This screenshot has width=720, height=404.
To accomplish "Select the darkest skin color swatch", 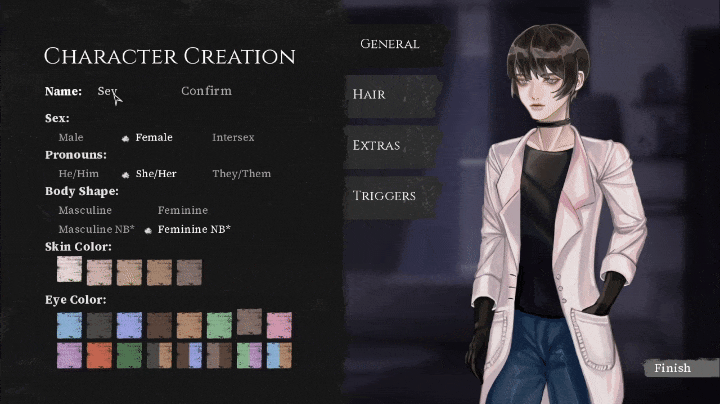I will click(189, 272).
